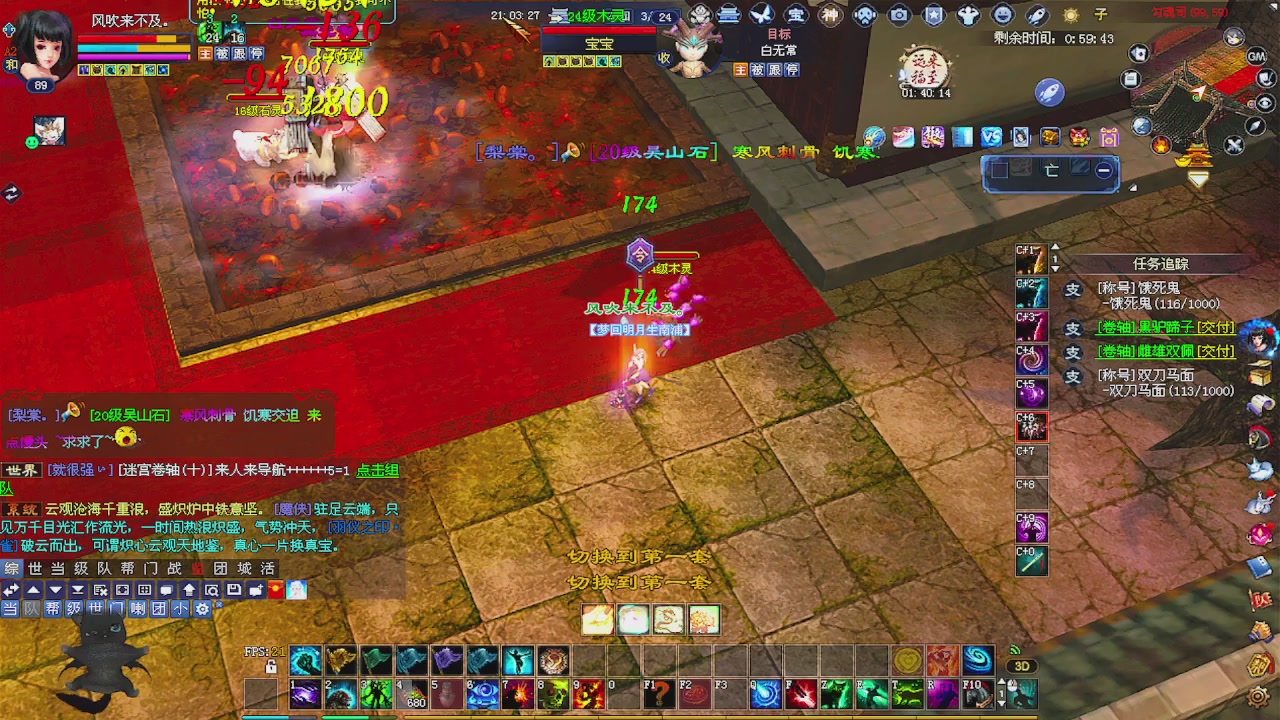Select the green skull skill in slot 8
The image size is (1280, 720).
click(x=553, y=693)
